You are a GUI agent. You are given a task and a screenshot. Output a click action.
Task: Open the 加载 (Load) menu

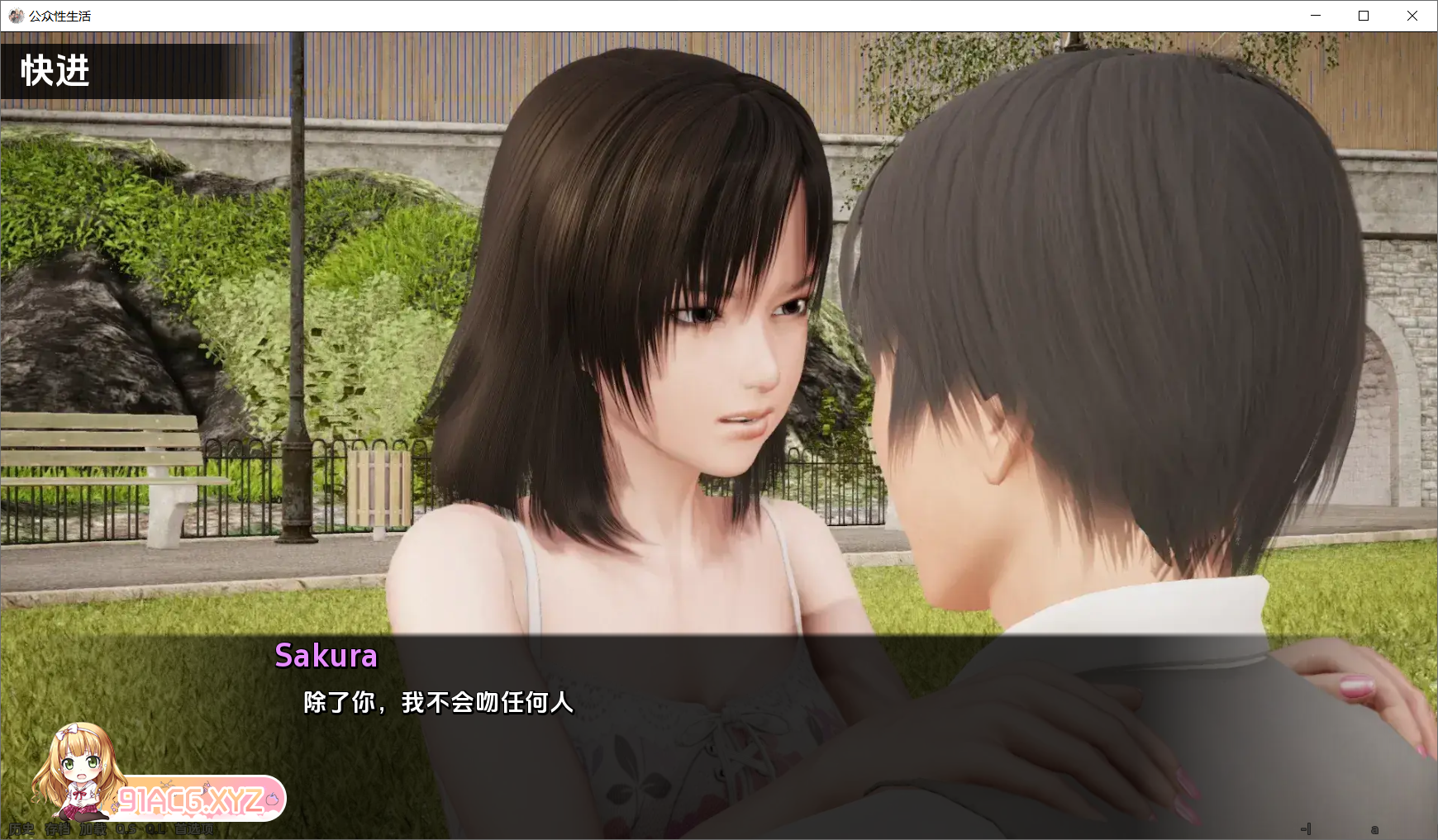[93, 828]
